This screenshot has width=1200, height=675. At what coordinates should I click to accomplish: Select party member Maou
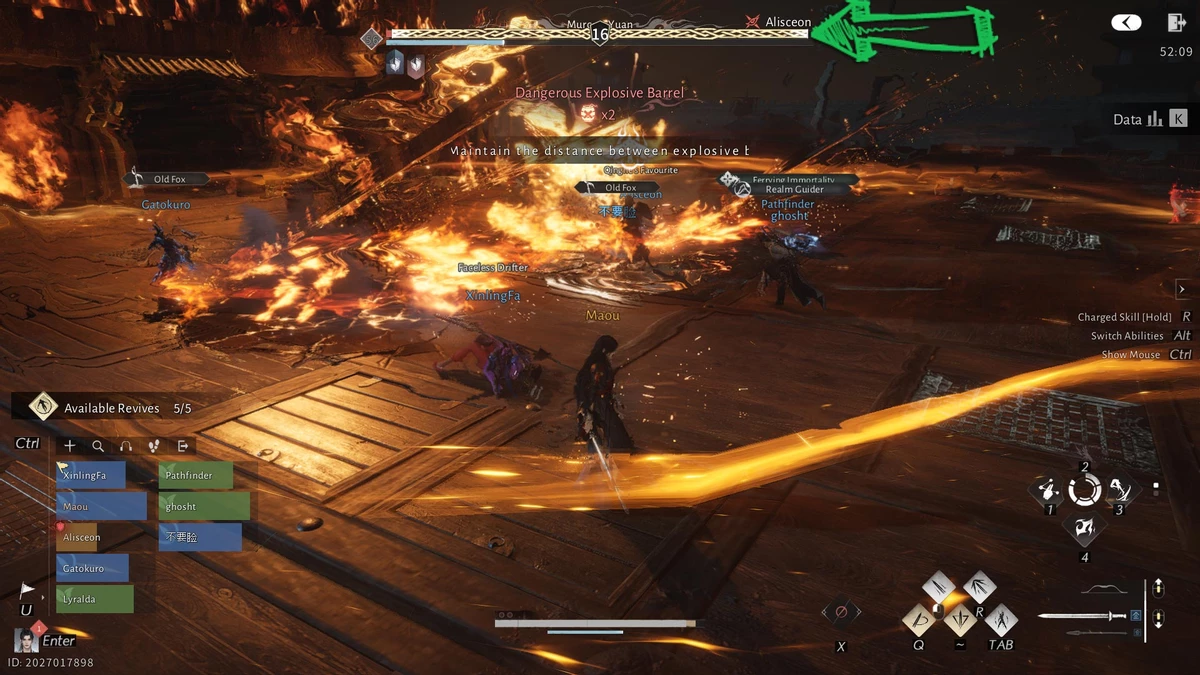[x=101, y=506]
